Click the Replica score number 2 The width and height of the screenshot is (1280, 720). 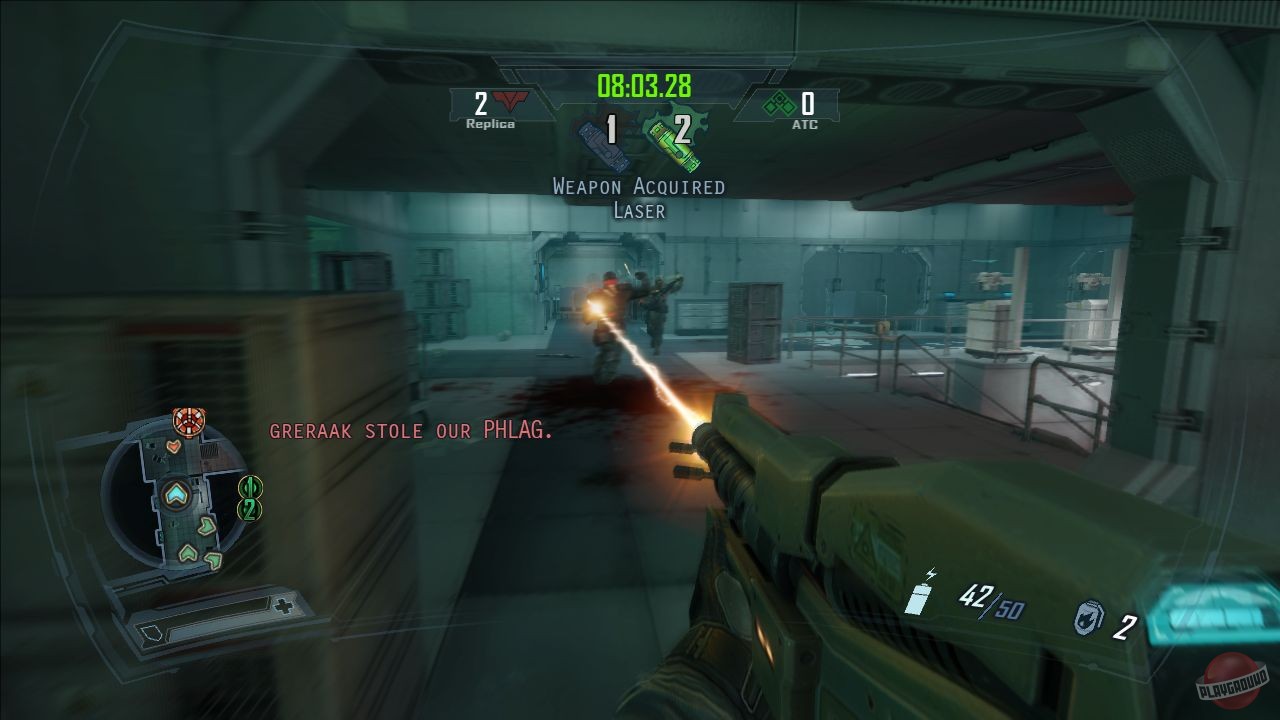[x=481, y=103]
